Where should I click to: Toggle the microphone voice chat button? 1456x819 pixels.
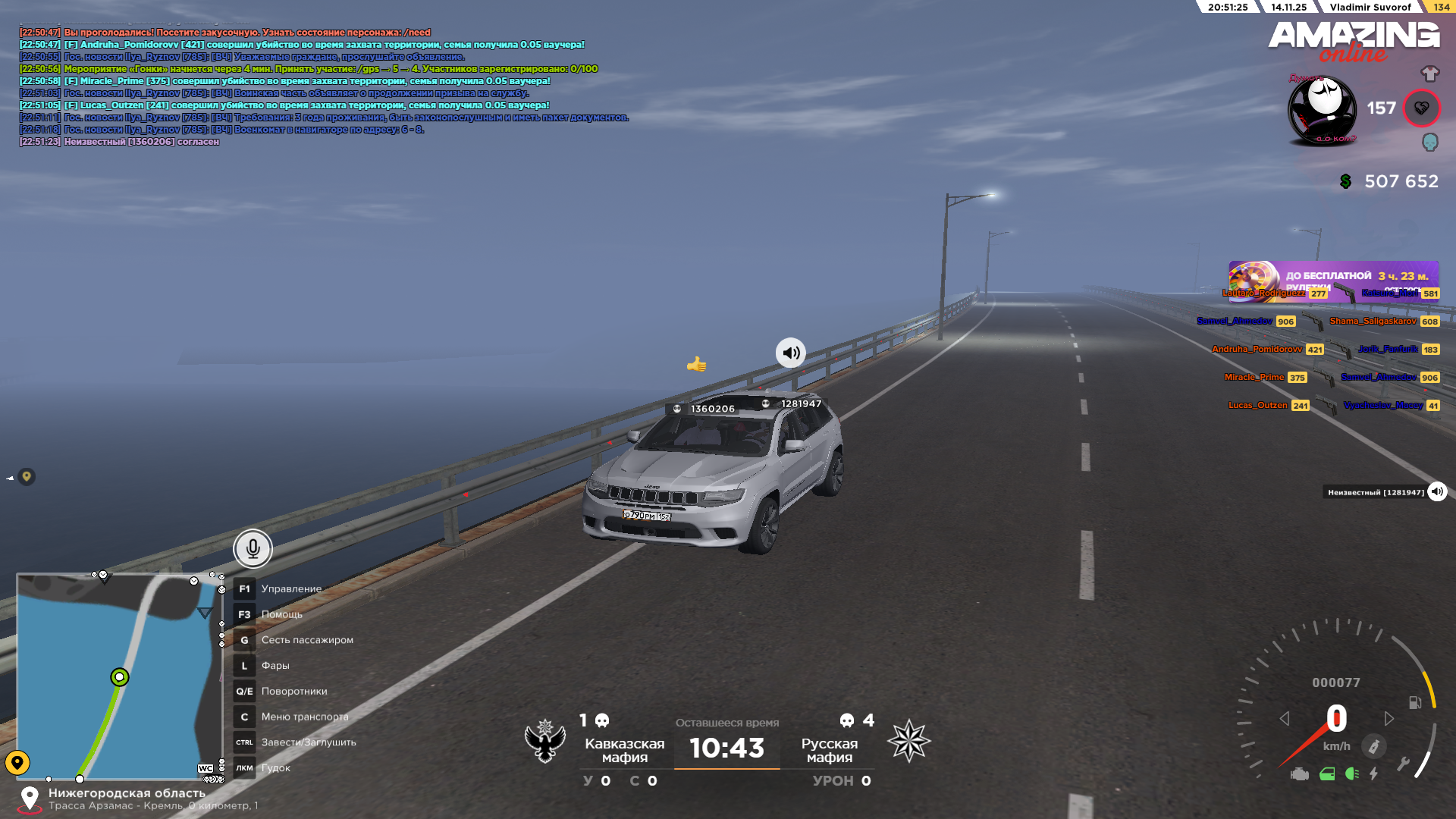coord(253,548)
